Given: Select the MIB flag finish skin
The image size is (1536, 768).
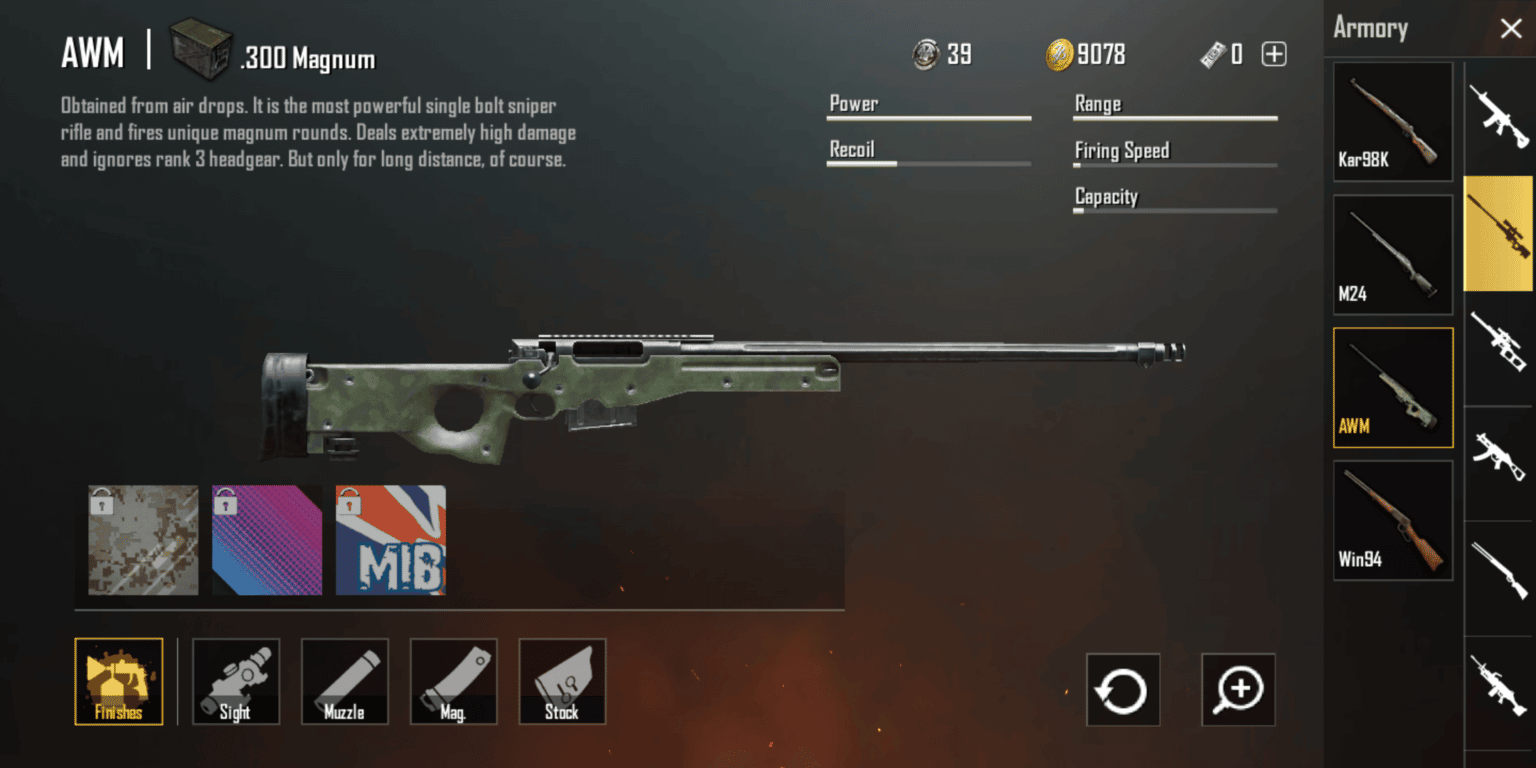Looking at the screenshot, I should click(x=390, y=540).
